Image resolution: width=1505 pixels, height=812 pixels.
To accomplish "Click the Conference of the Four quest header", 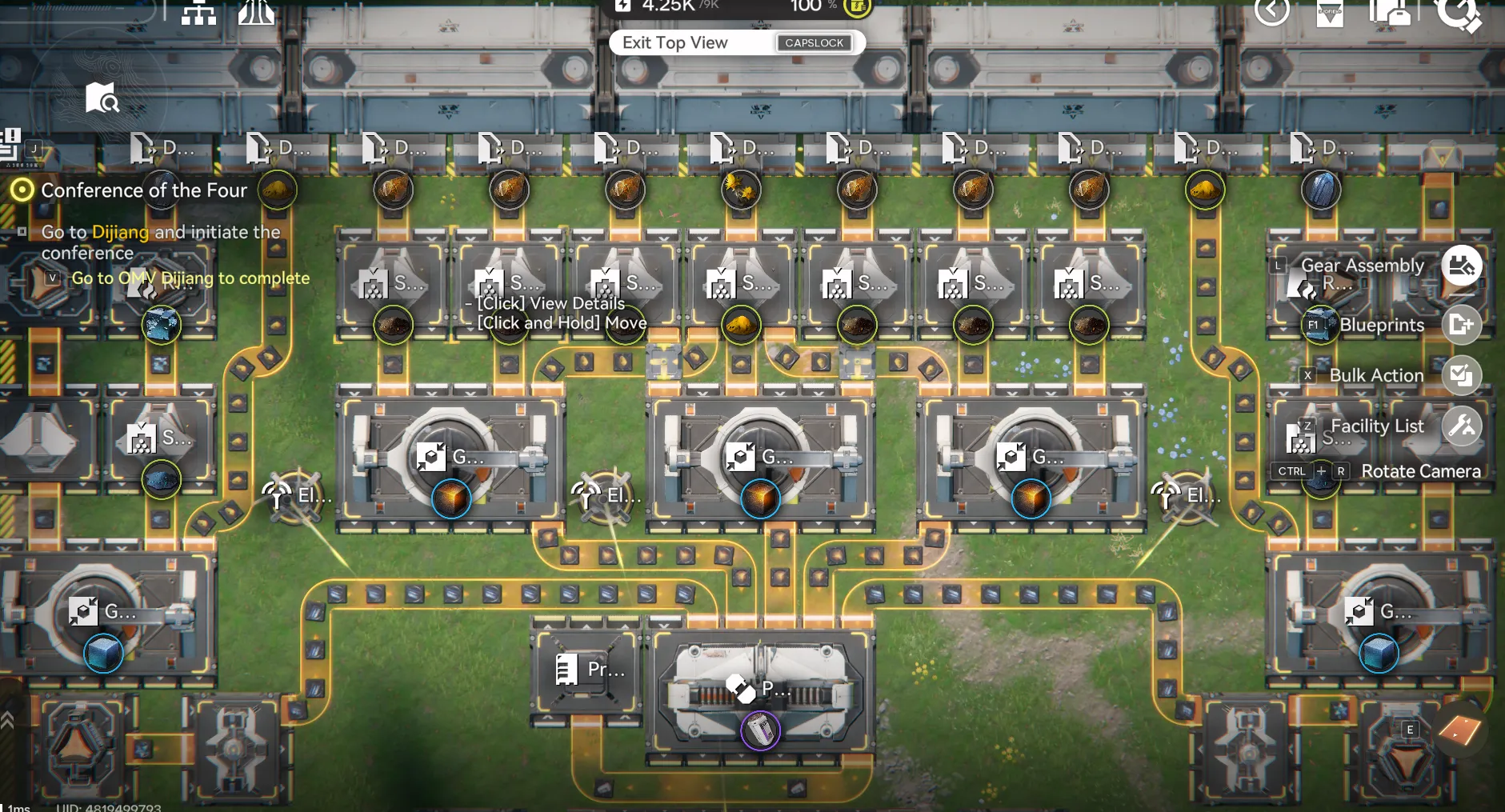I will click(144, 190).
